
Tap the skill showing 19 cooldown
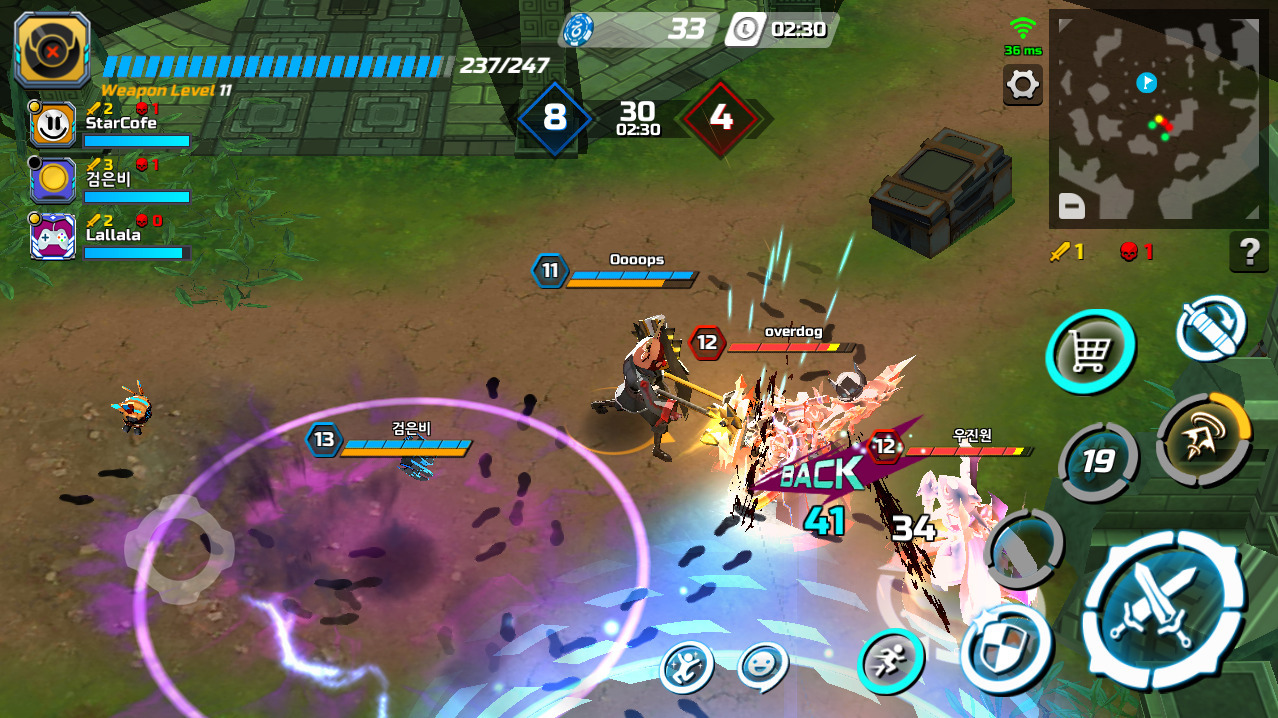[1098, 461]
